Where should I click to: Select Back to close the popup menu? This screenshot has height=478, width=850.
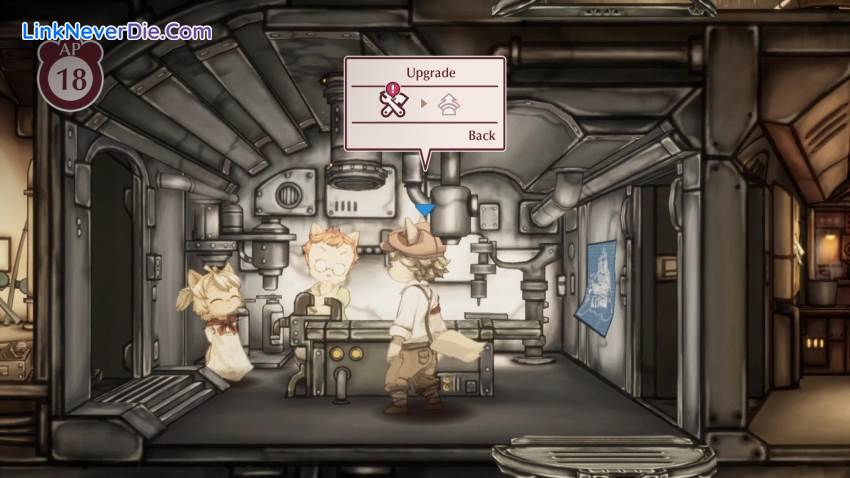[481, 136]
